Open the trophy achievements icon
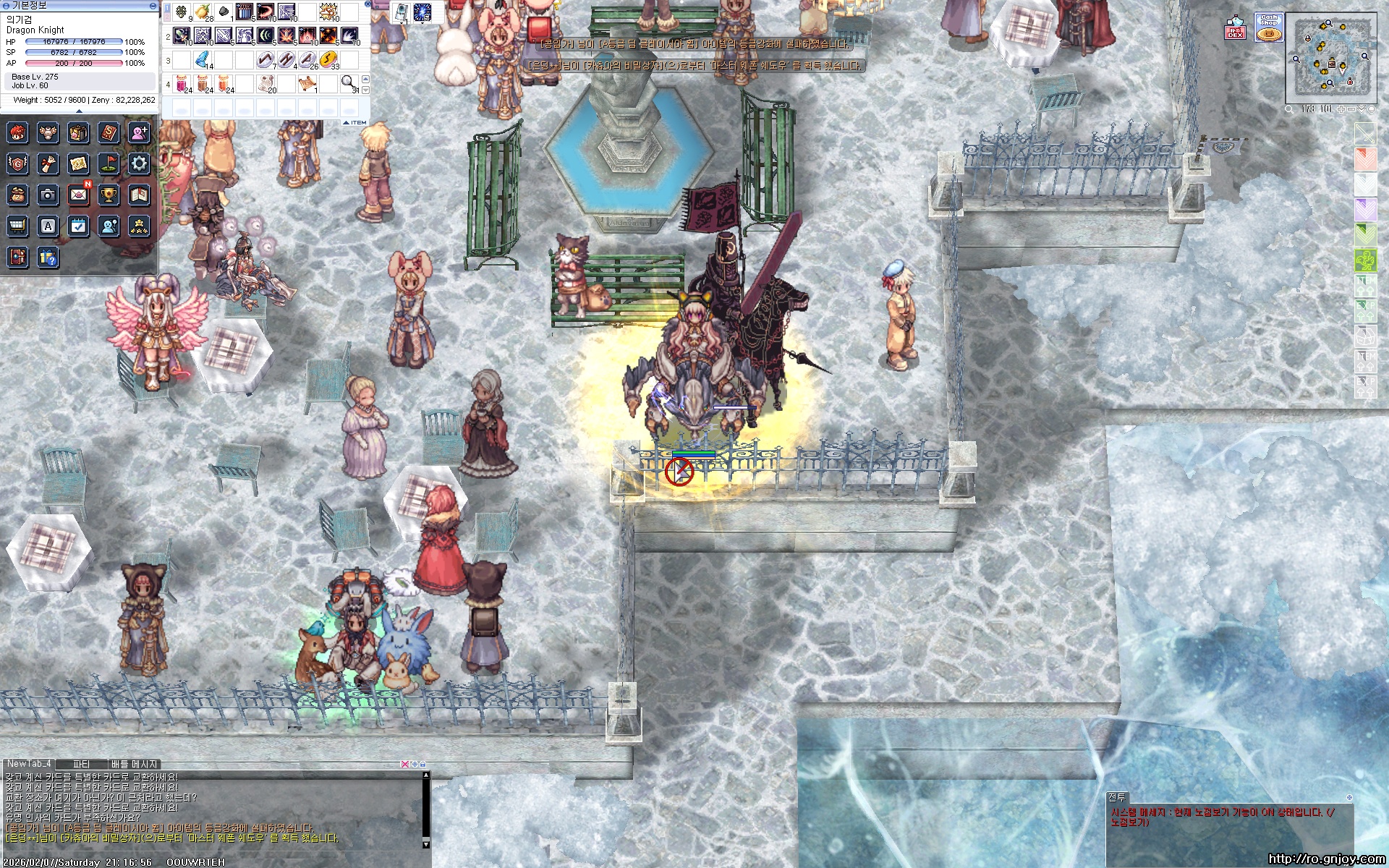This screenshot has width=1389, height=868. point(109,195)
